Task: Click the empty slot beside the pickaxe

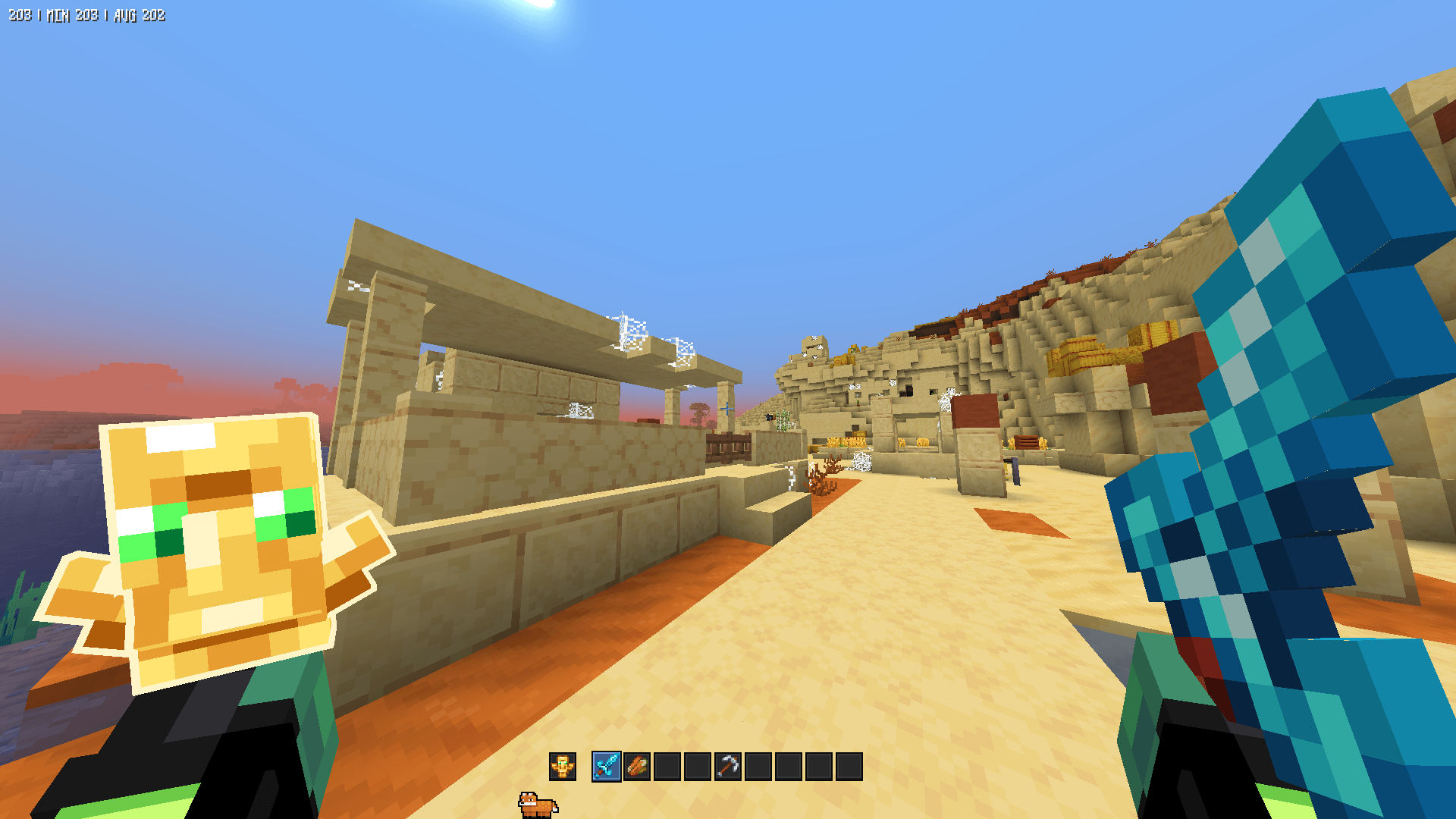Action: point(760,767)
